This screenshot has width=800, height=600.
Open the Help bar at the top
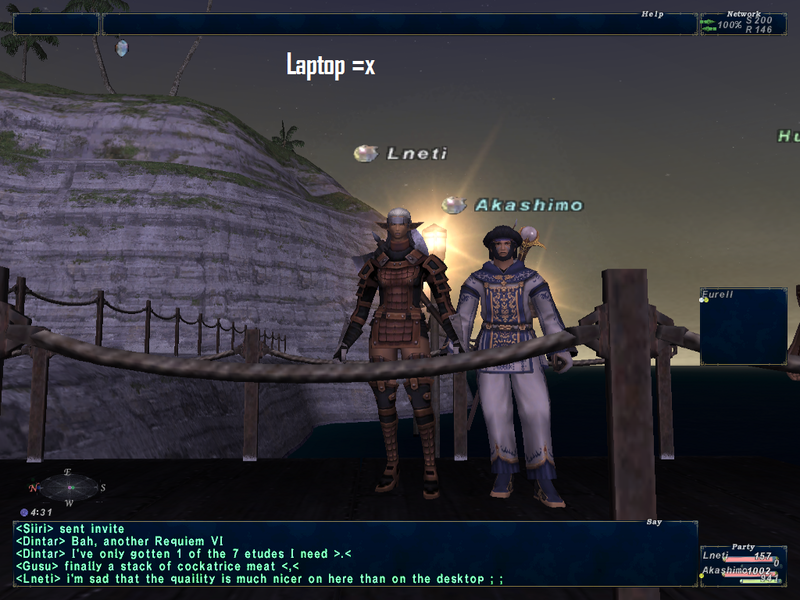pos(399,24)
